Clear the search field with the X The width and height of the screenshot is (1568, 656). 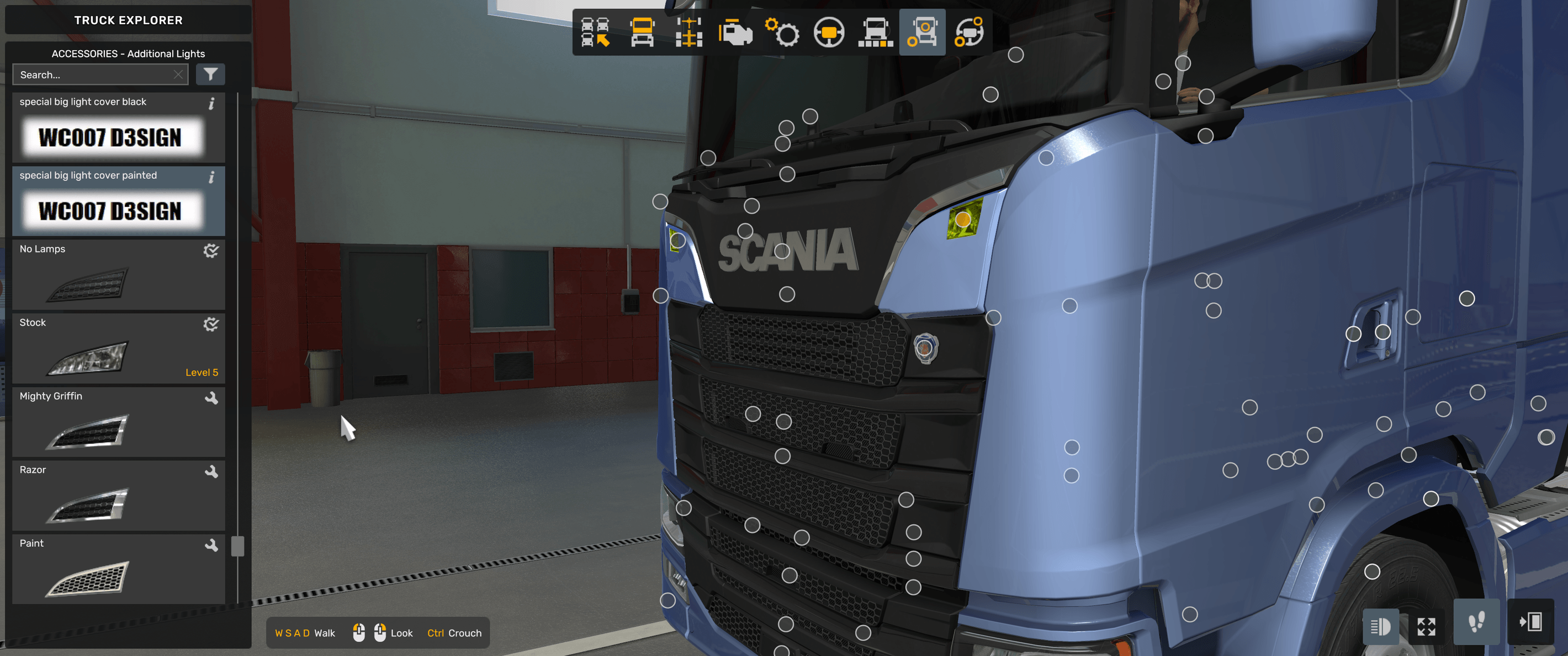178,74
